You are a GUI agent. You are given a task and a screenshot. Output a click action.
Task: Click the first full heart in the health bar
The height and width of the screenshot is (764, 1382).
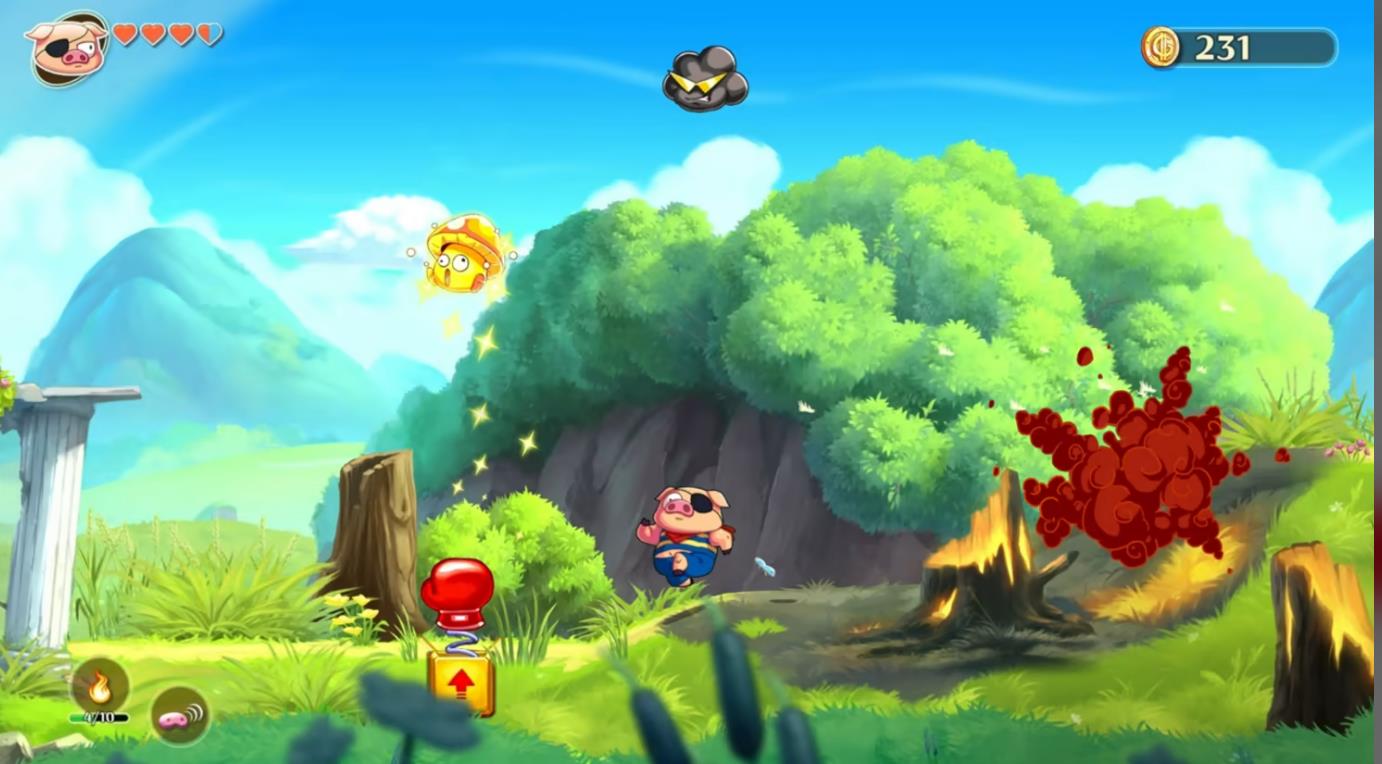125,32
